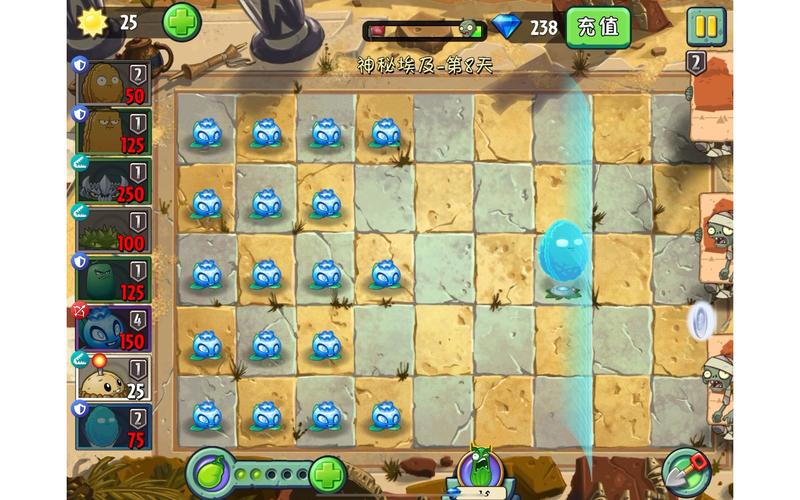Screen dimensions: 800x500
Task: Activate the Plant Food leaf icon
Action: [x=214, y=471]
